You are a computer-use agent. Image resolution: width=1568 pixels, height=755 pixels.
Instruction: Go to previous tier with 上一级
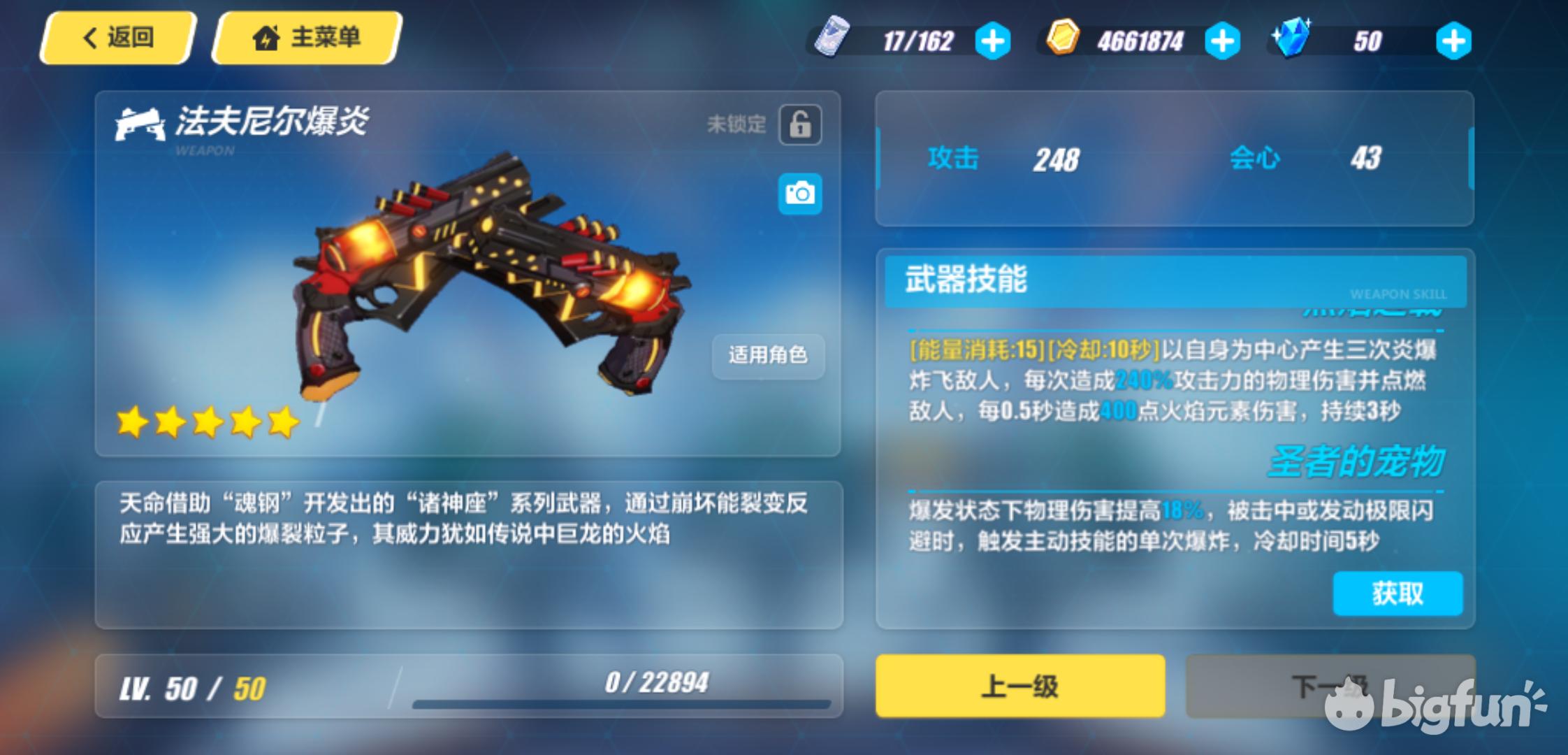[1020, 686]
